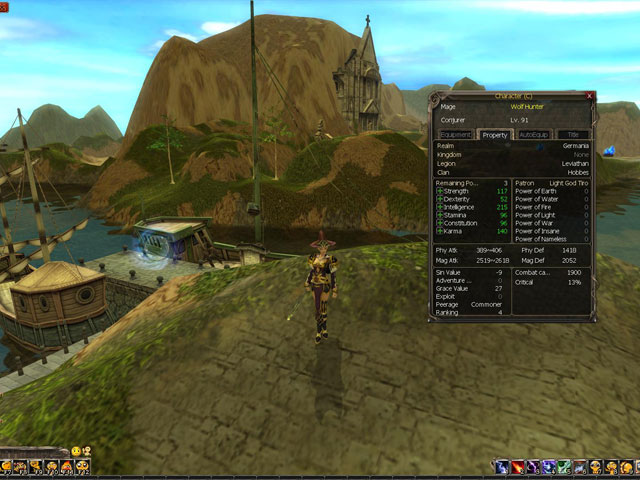Increase Constitution with the plus button
The width and height of the screenshot is (640, 480).
[439, 223]
